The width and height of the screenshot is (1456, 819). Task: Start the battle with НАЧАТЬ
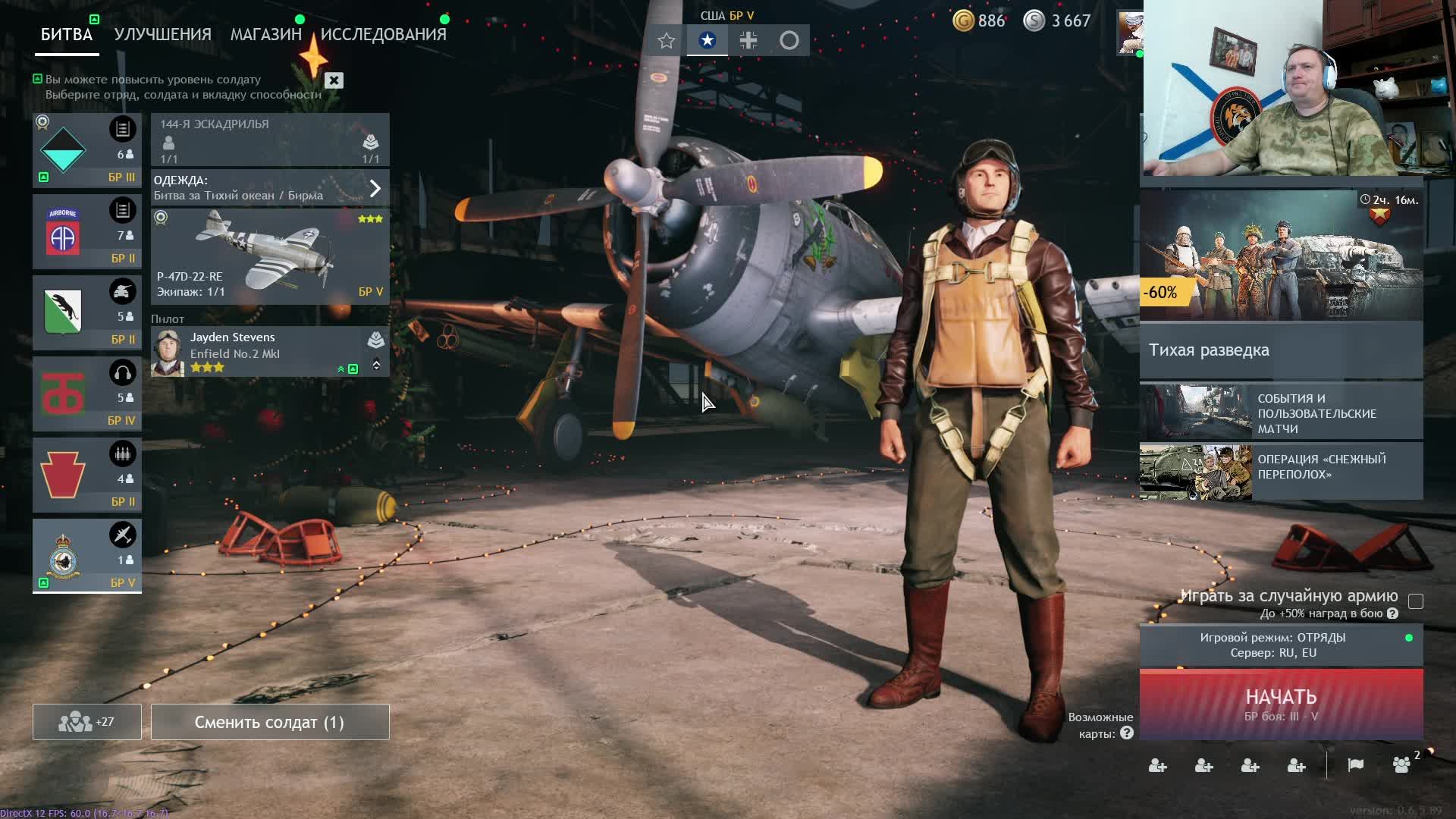click(1281, 704)
